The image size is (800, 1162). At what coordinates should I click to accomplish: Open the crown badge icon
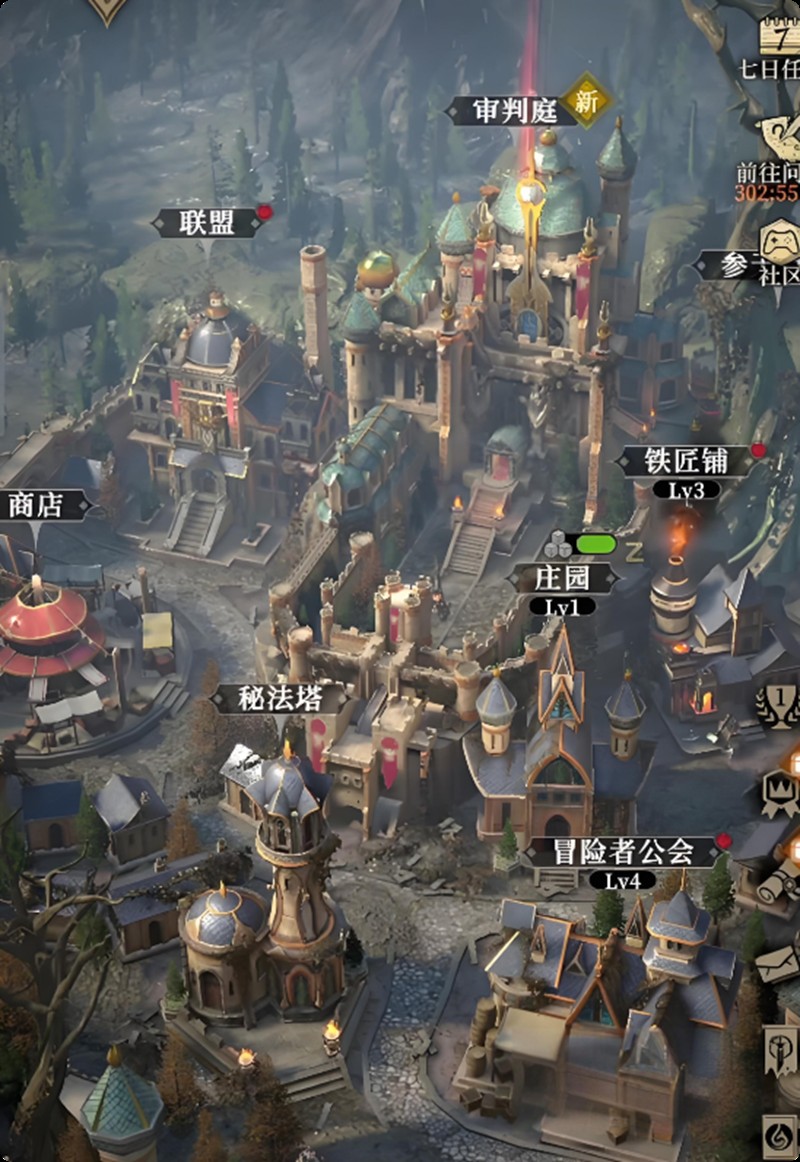(779, 790)
